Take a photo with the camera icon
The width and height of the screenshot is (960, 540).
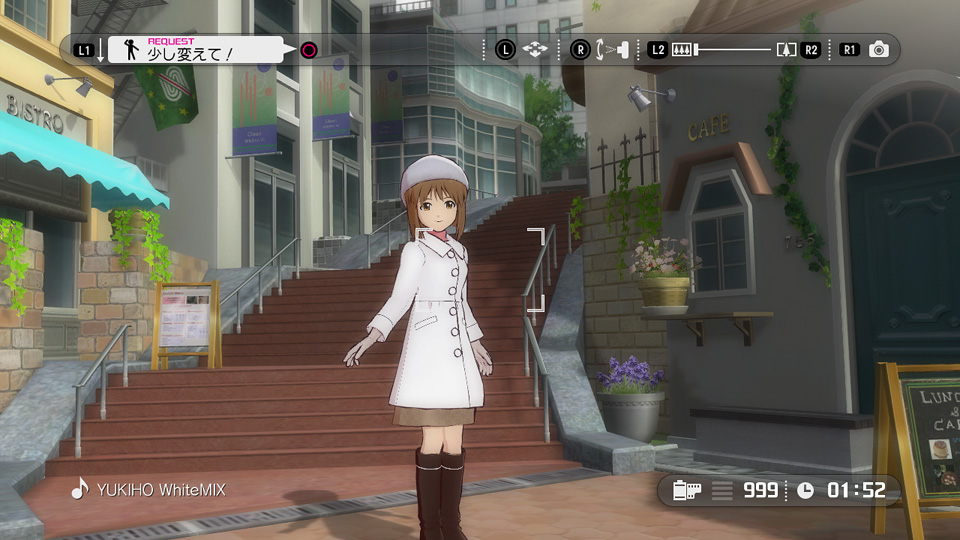[x=878, y=49]
